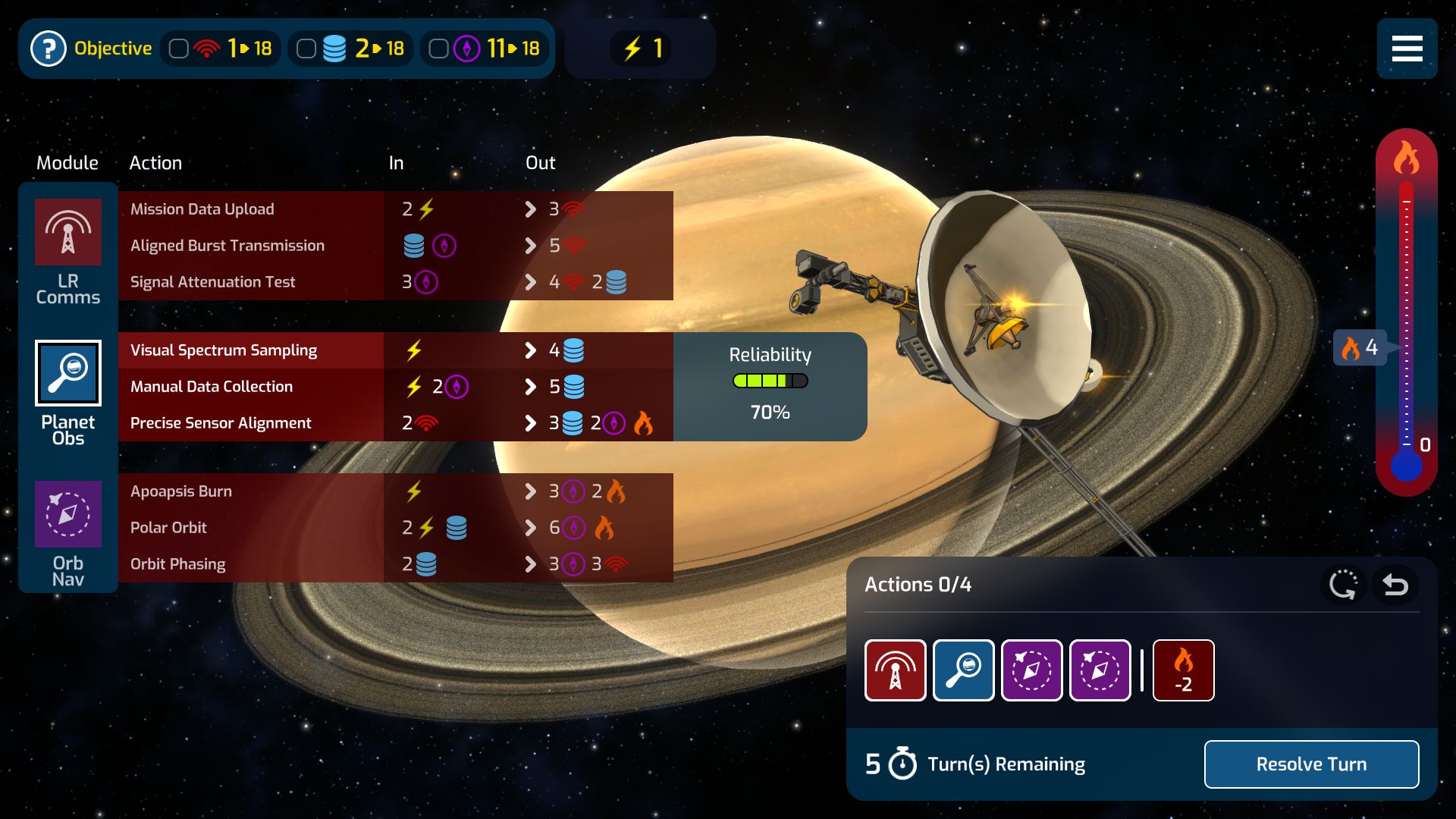Click the heat minus two slot
1456x819 pixels.
click(x=1183, y=670)
